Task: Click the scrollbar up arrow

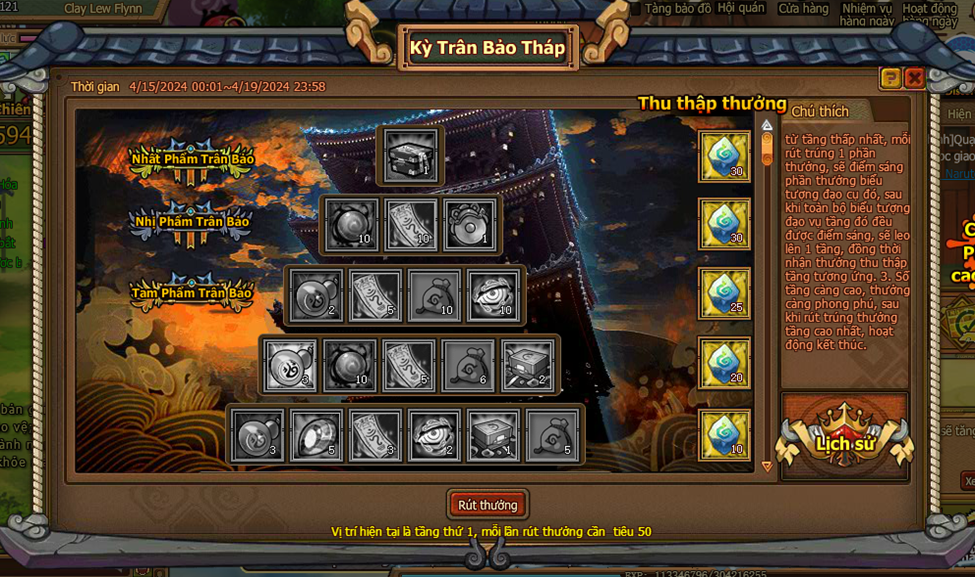Action: pos(767,126)
